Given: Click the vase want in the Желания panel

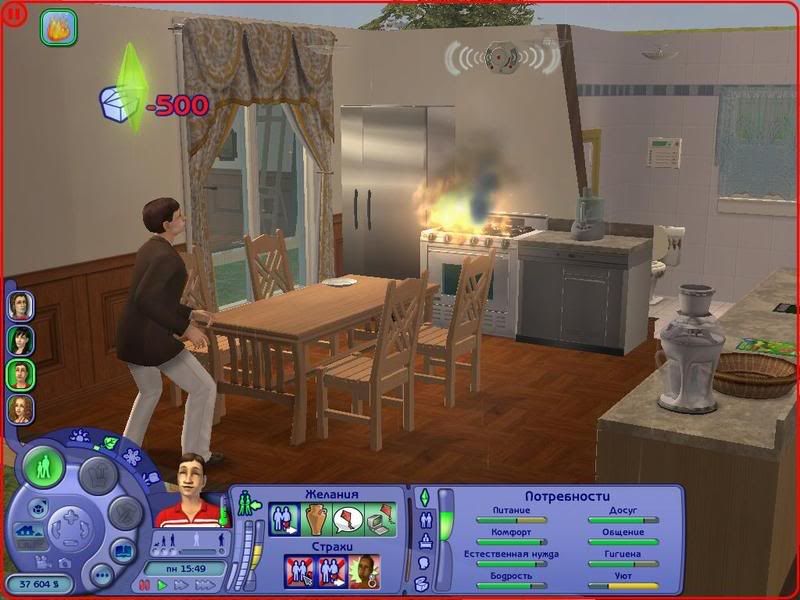Looking at the screenshot, I should pyautogui.click(x=317, y=520).
